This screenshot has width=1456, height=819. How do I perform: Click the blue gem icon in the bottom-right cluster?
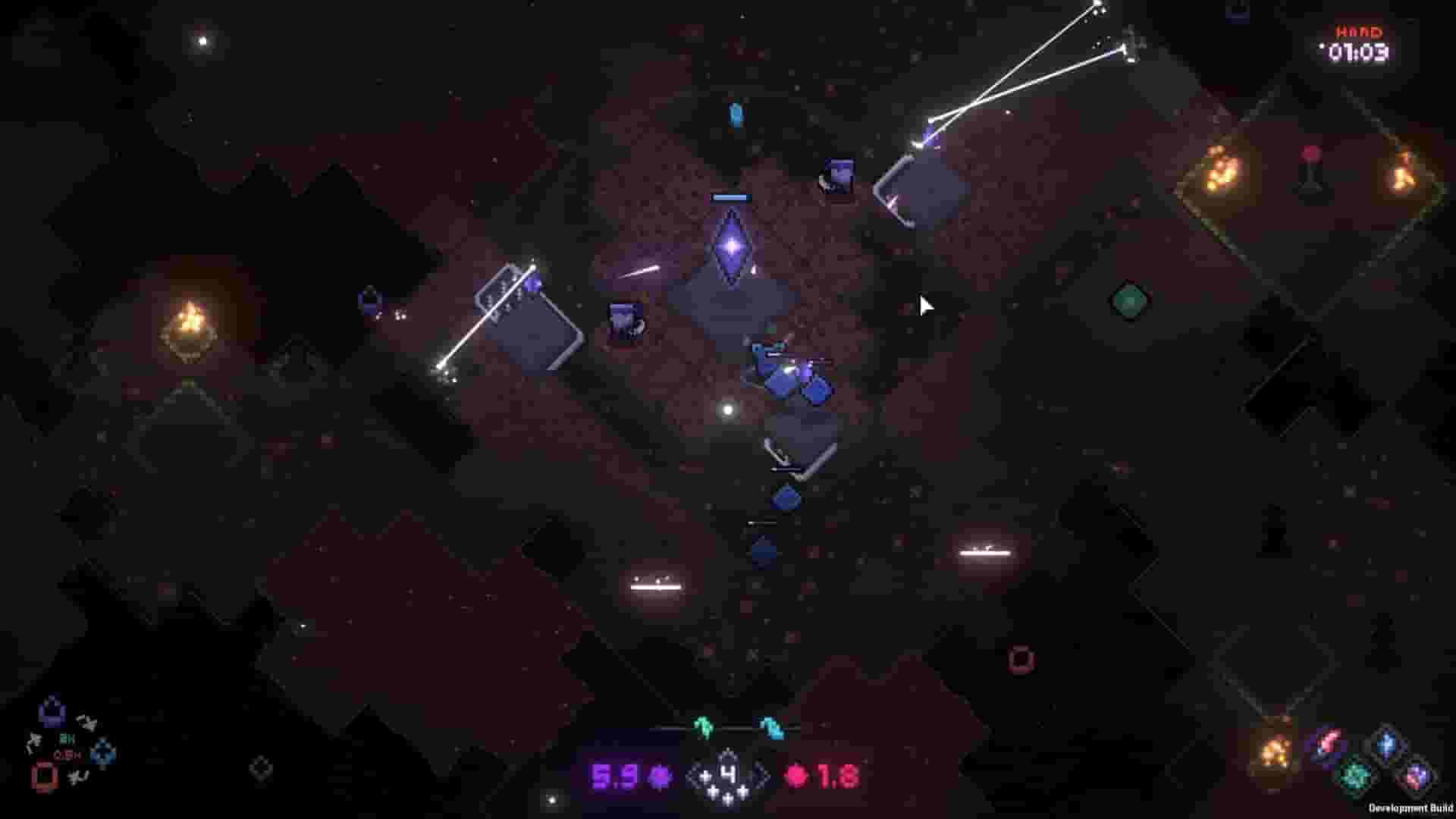[1386, 743]
